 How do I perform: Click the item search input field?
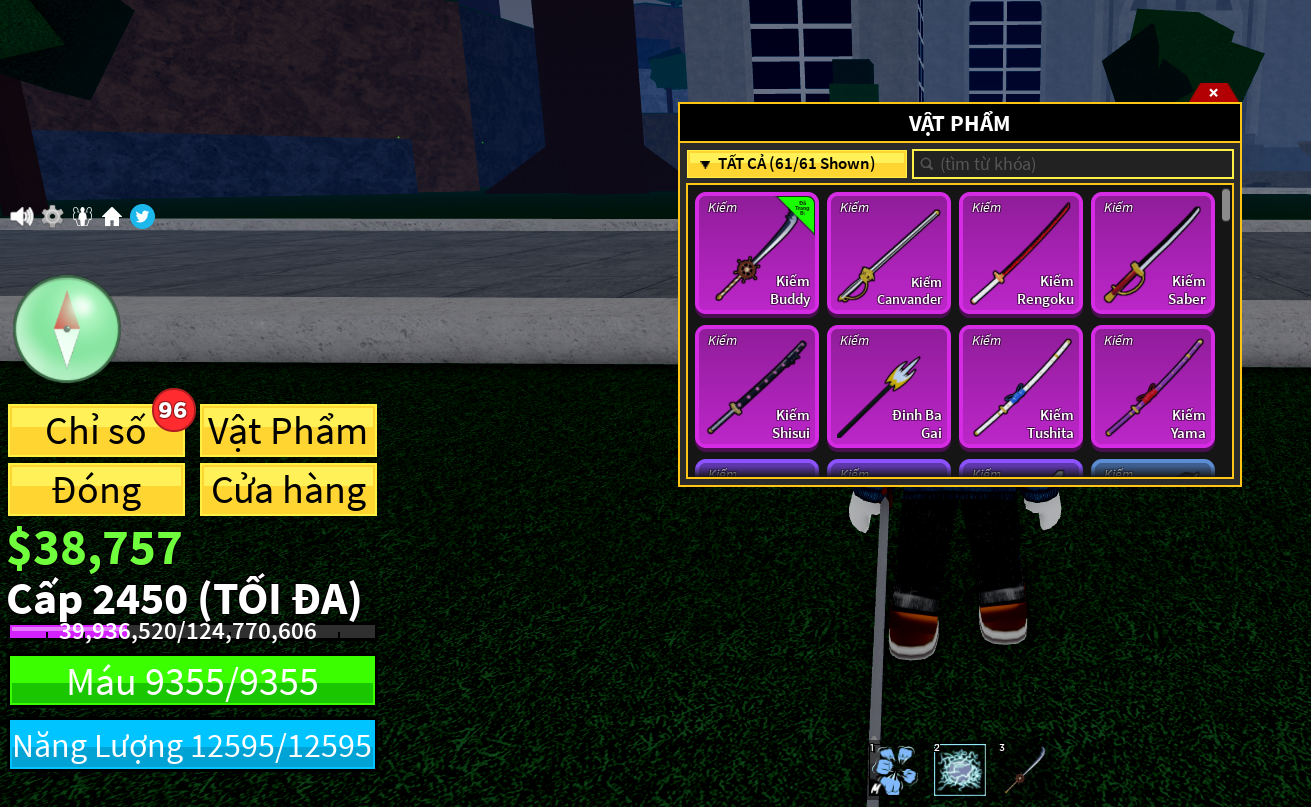pyautogui.click(x=1072, y=163)
